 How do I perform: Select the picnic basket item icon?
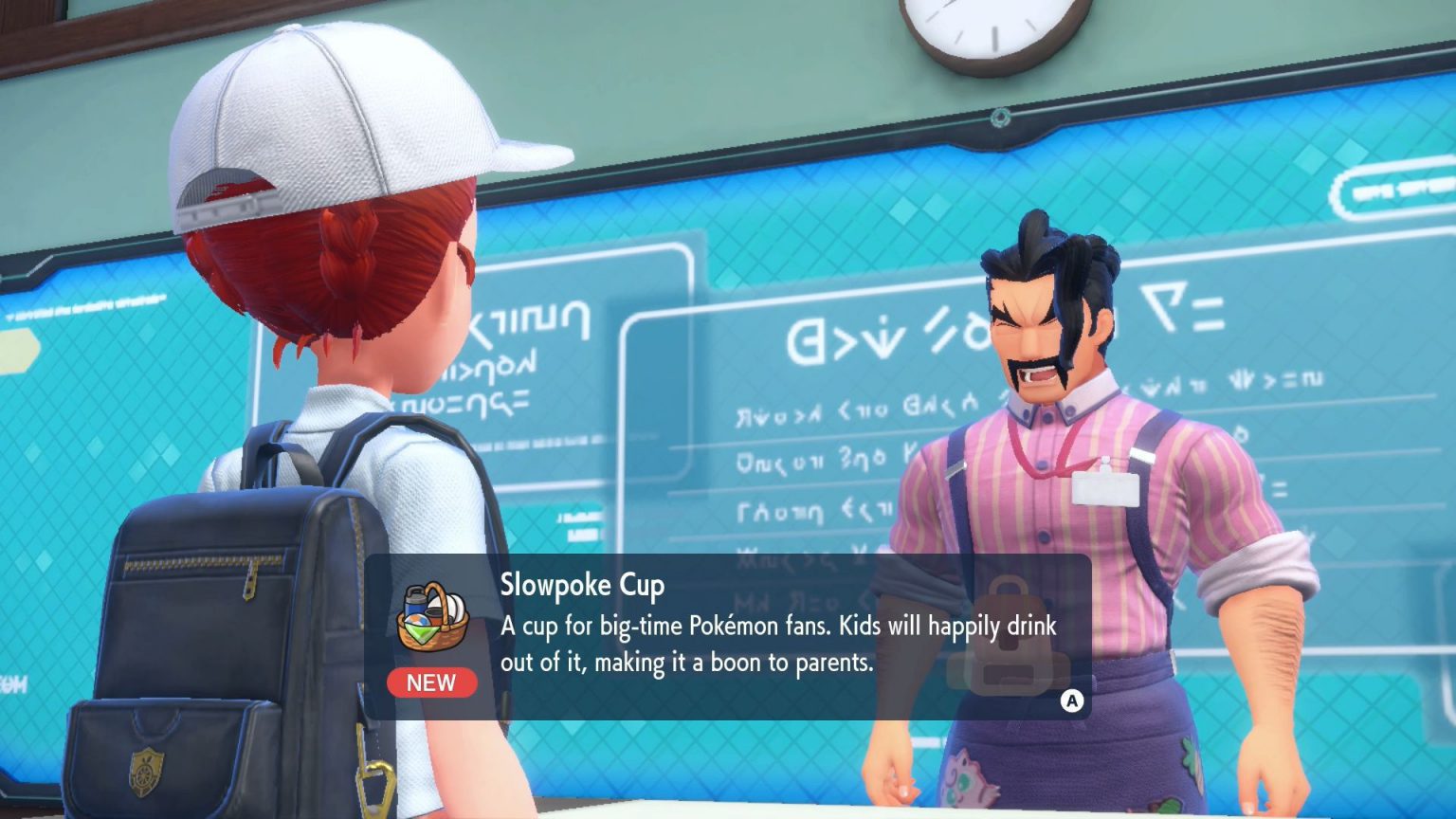click(x=432, y=617)
